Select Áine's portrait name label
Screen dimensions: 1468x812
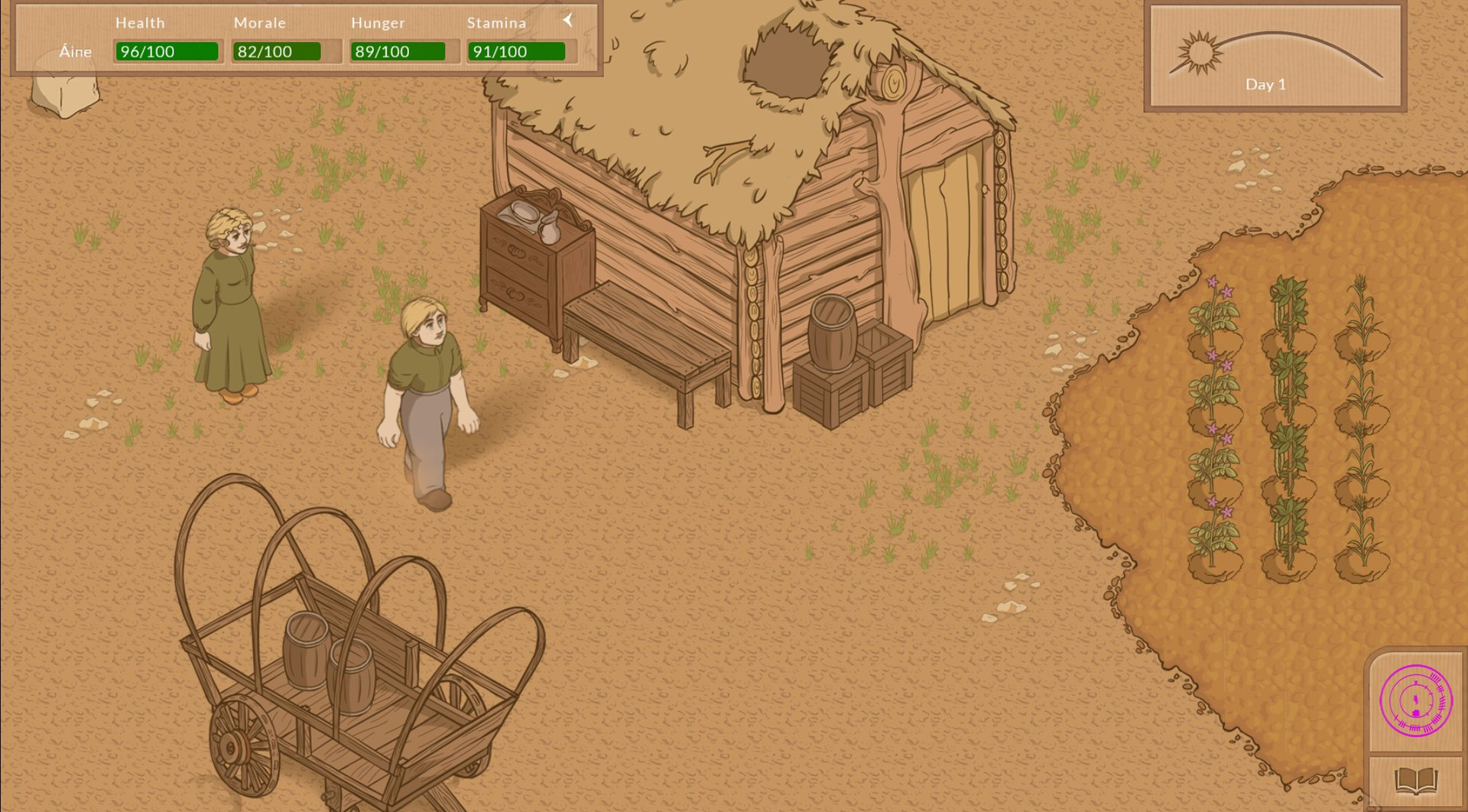(75, 52)
